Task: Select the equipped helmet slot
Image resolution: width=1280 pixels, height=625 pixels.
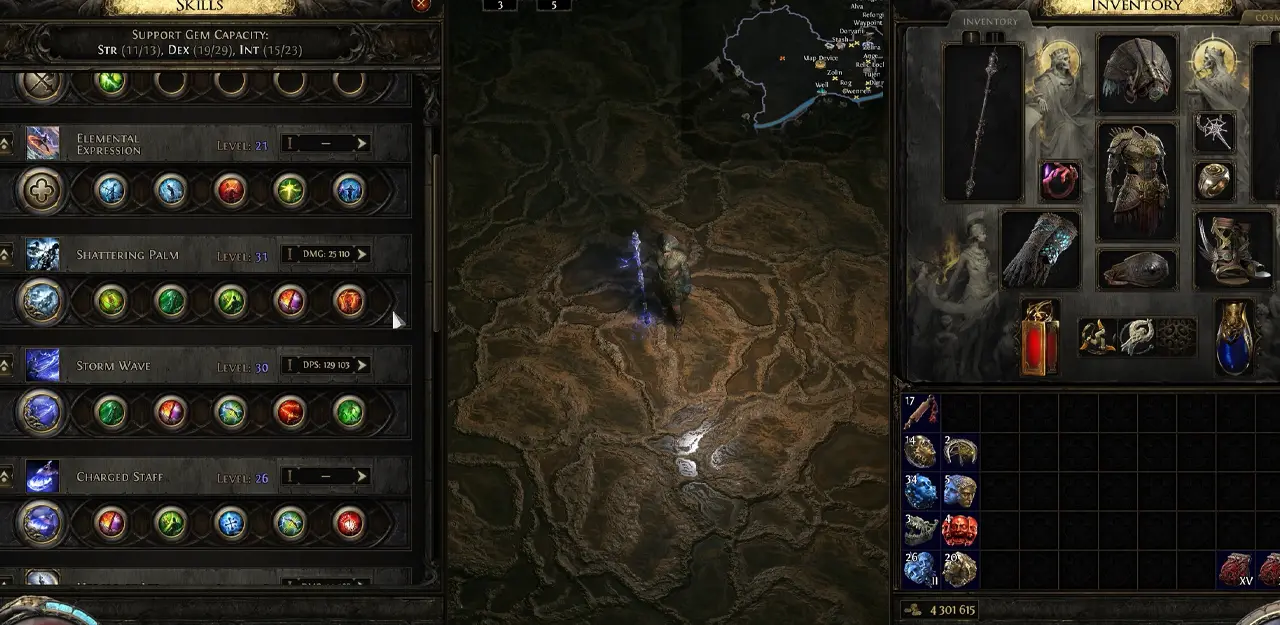Action: tap(1138, 75)
